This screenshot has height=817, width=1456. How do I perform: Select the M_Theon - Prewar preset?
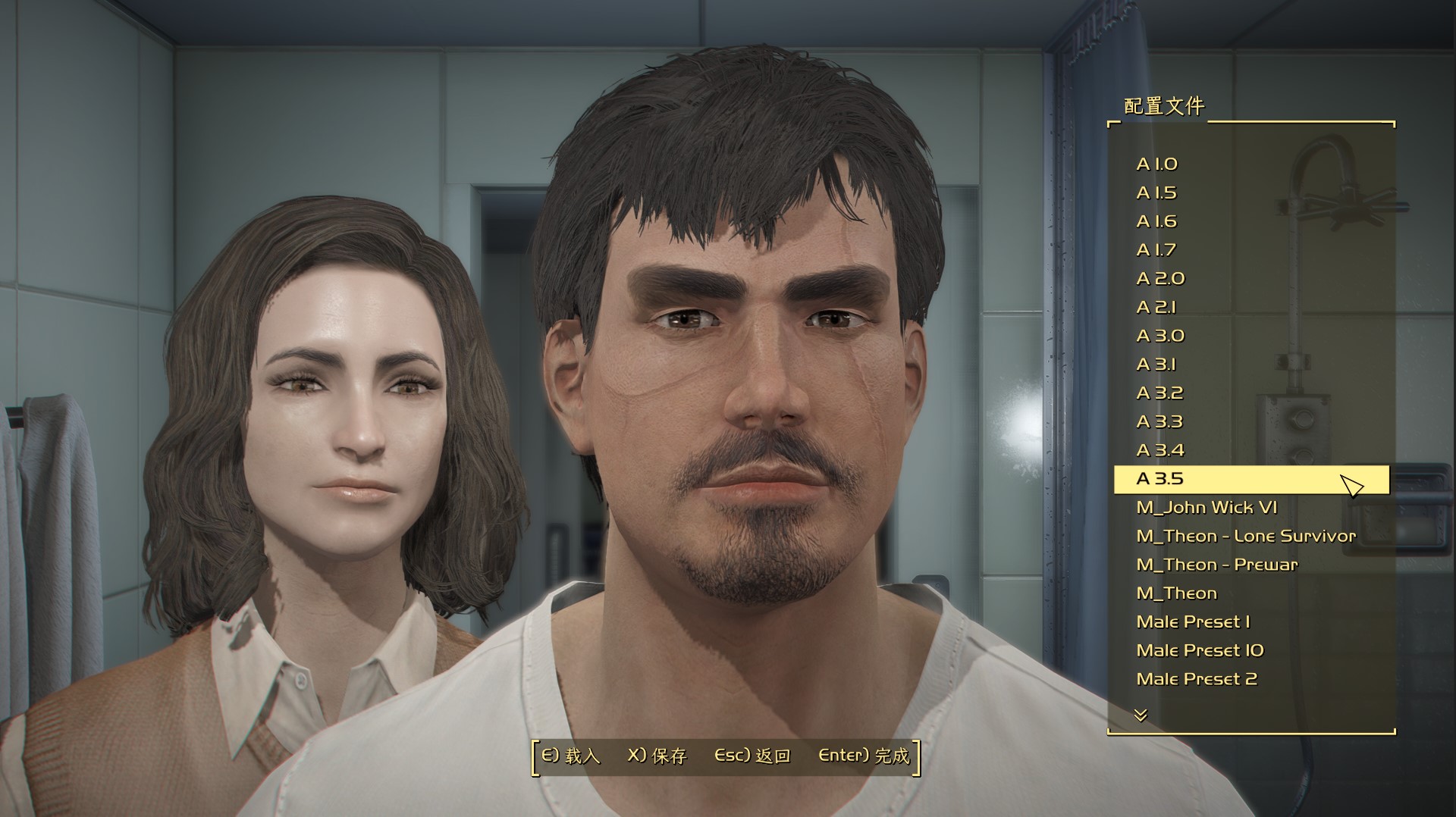click(1217, 565)
